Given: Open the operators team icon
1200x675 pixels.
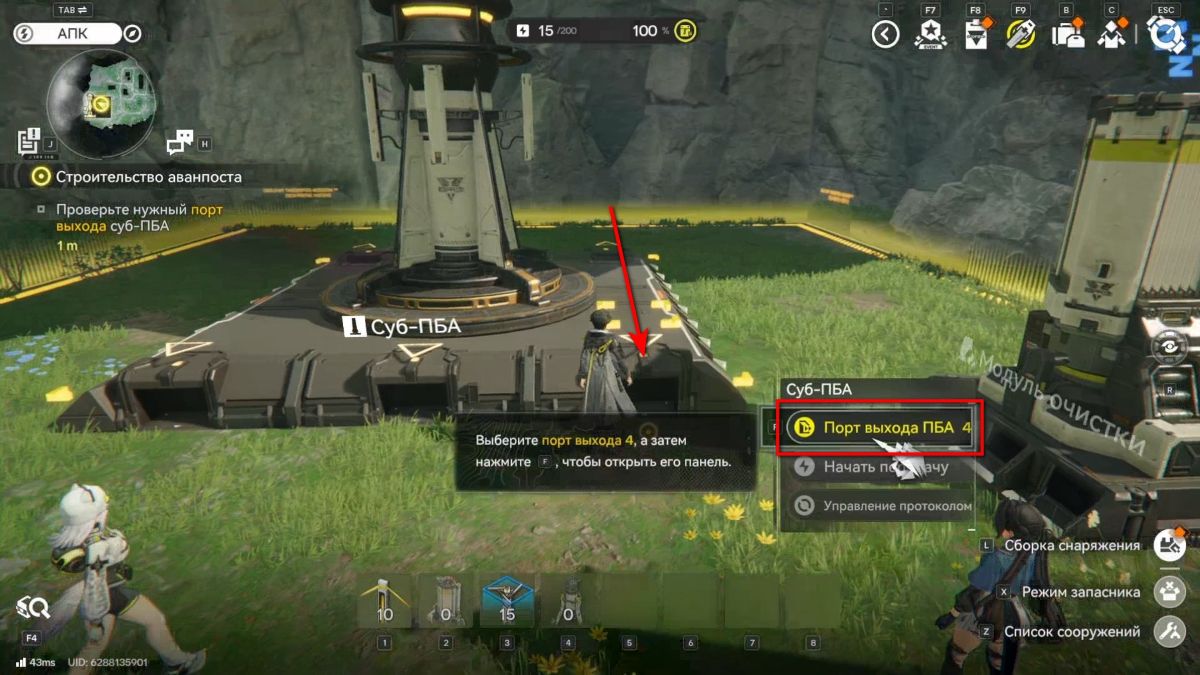Looking at the screenshot, I should point(1111,36).
